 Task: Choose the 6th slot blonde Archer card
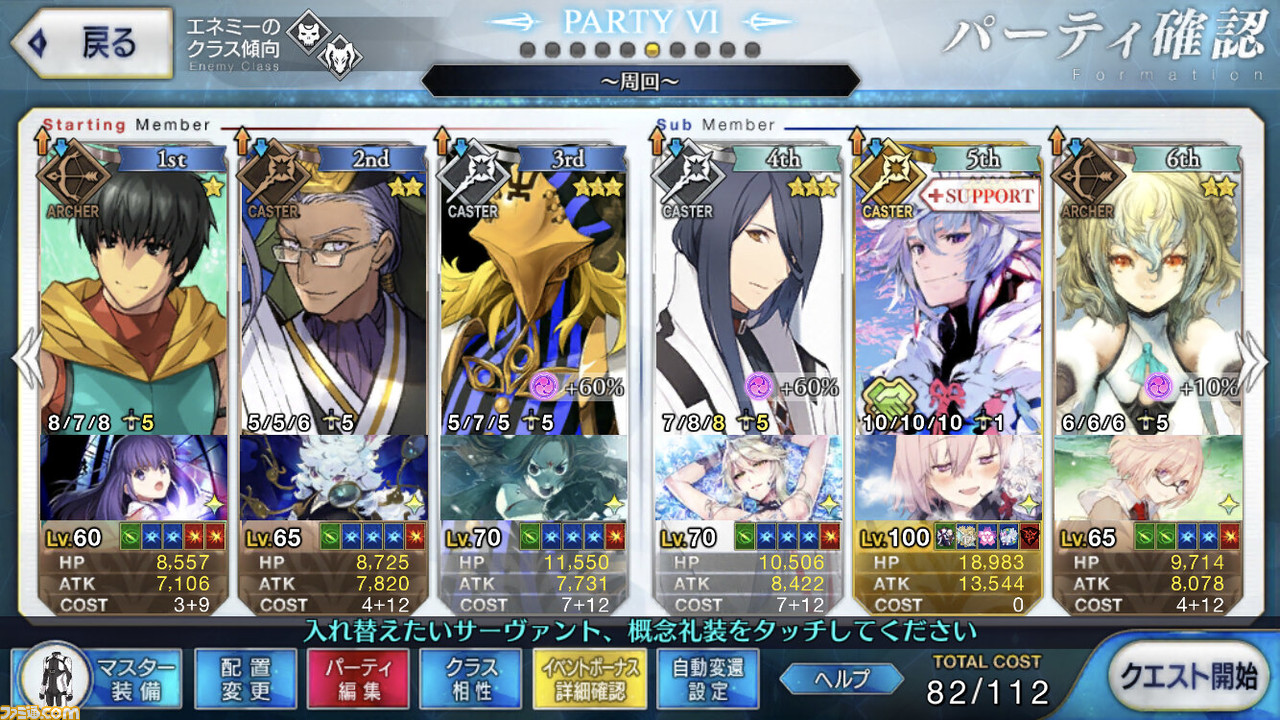click(1148, 290)
